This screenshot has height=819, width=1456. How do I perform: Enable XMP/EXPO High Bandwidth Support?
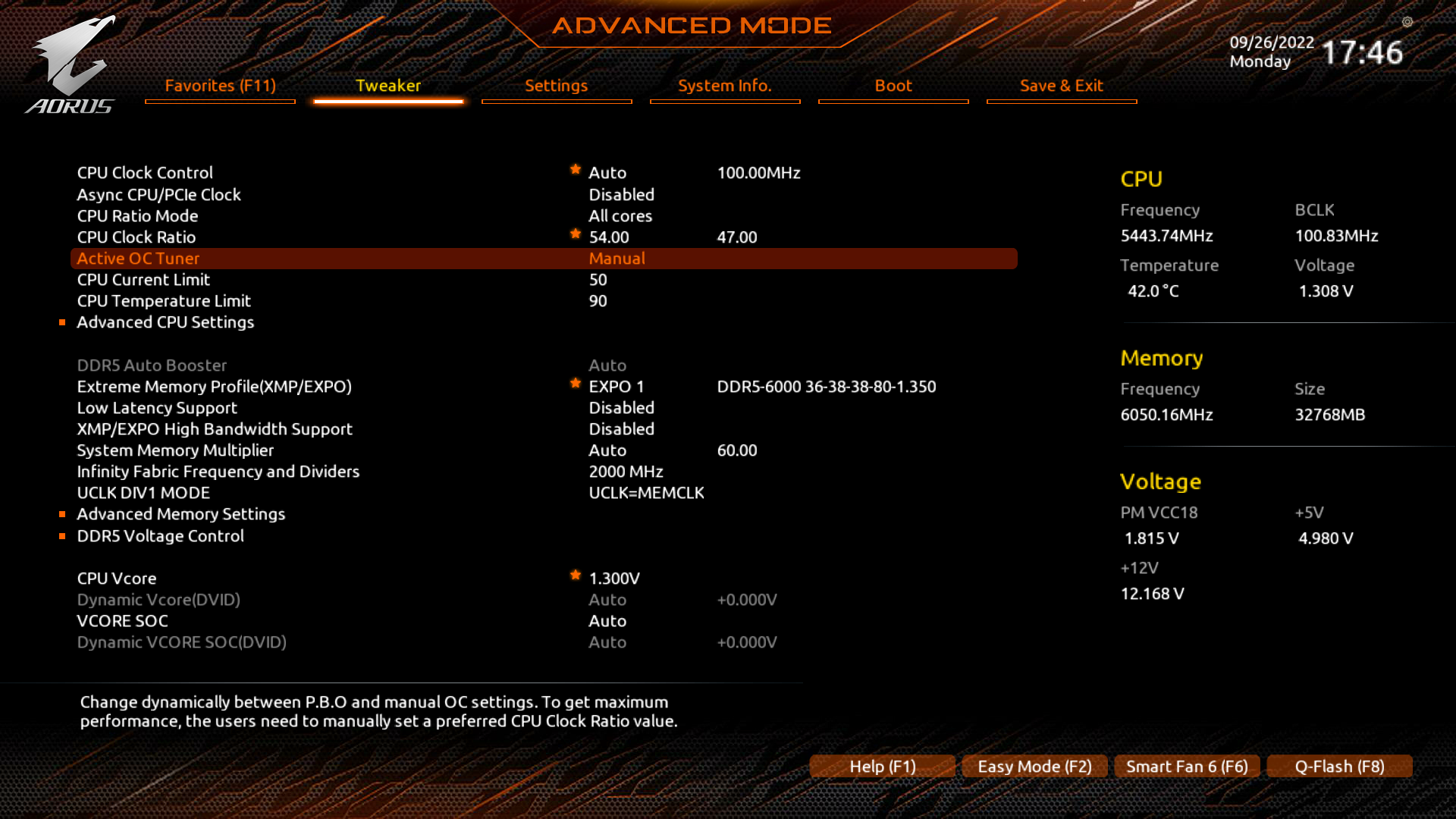point(621,428)
